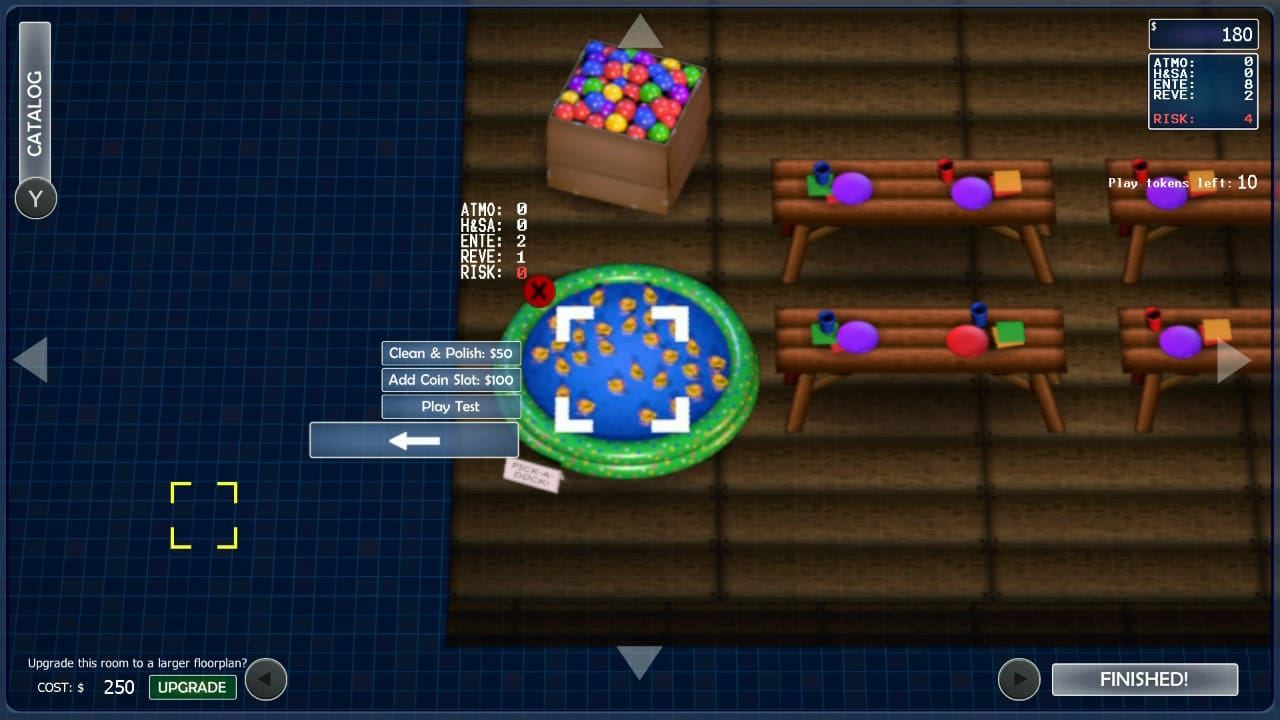The height and width of the screenshot is (720, 1280).
Task: Dismiss the Pick-A-Duck menu via red X
Action: pyautogui.click(x=538, y=291)
